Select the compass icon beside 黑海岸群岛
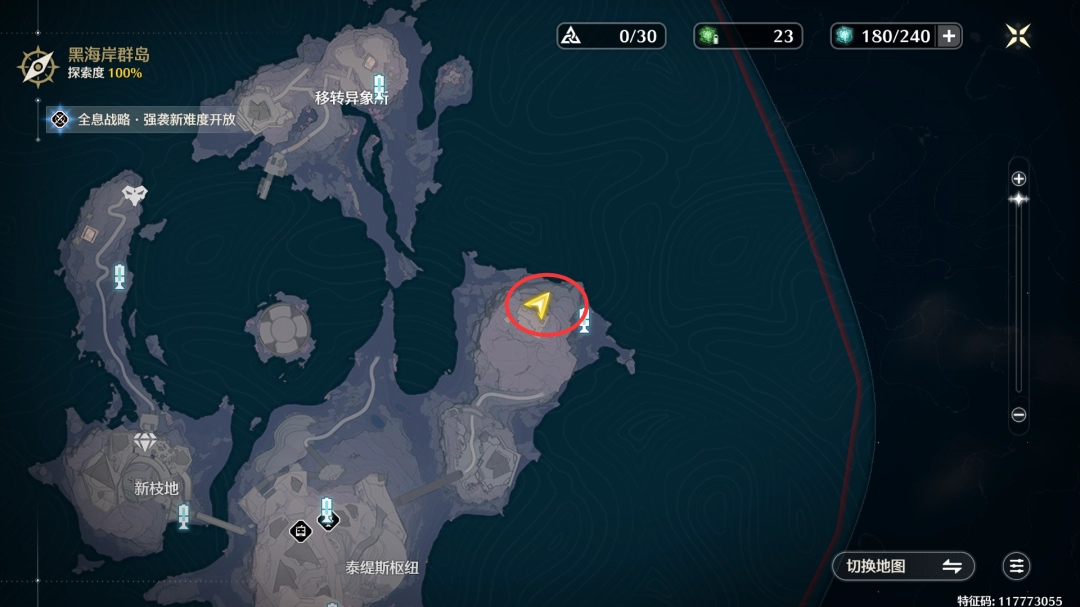The width and height of the screenshot is (1080, 607). (39, 66)
